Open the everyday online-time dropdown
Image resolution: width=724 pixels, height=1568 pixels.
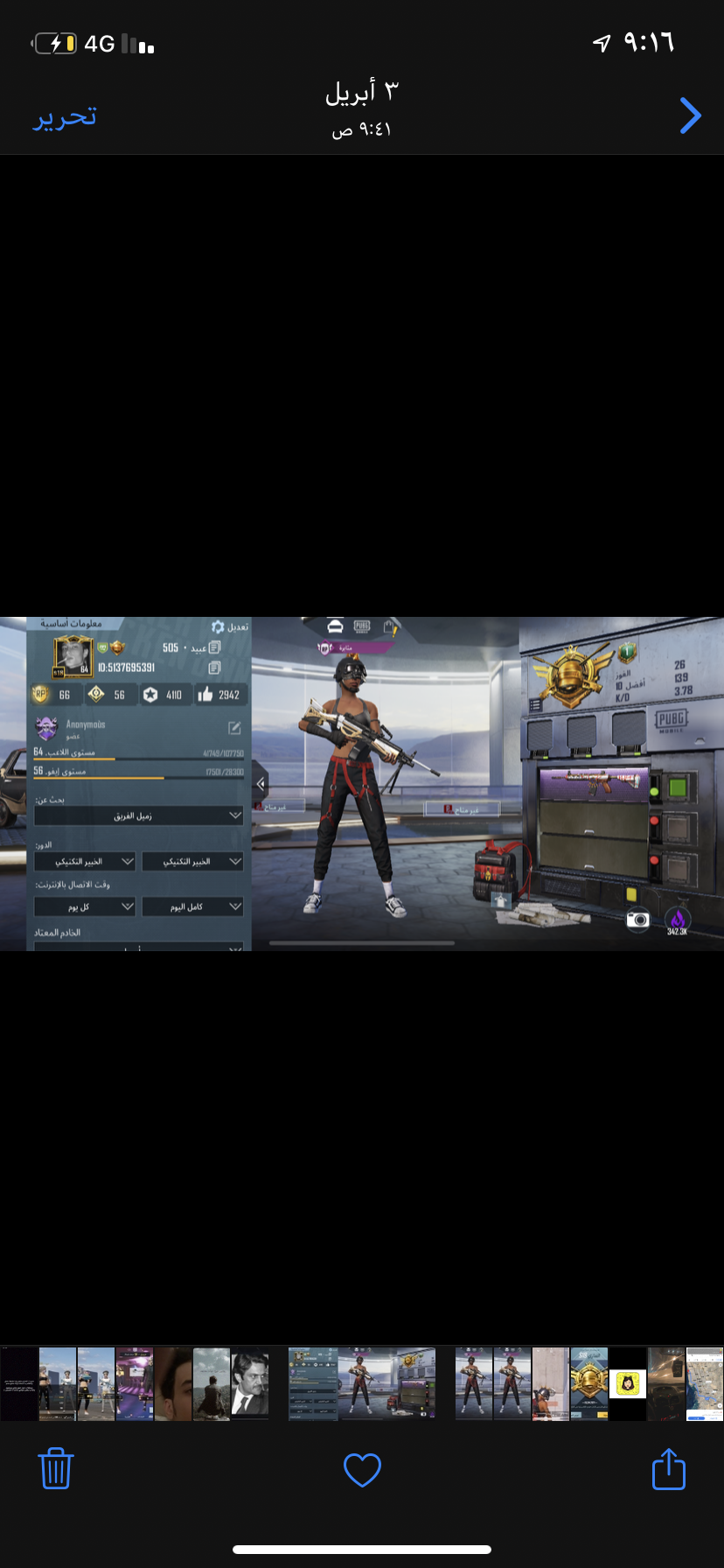(x=85, y=906)
